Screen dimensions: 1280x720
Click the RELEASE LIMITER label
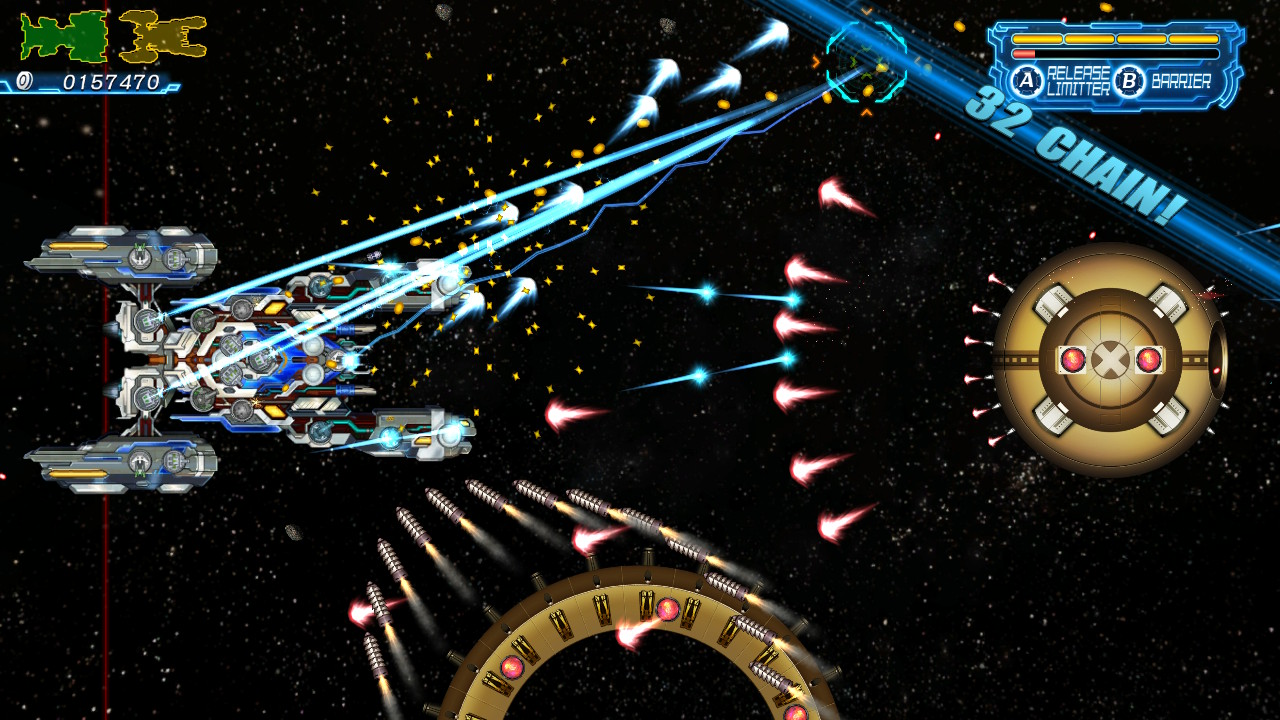click(x=1080, y=78)
